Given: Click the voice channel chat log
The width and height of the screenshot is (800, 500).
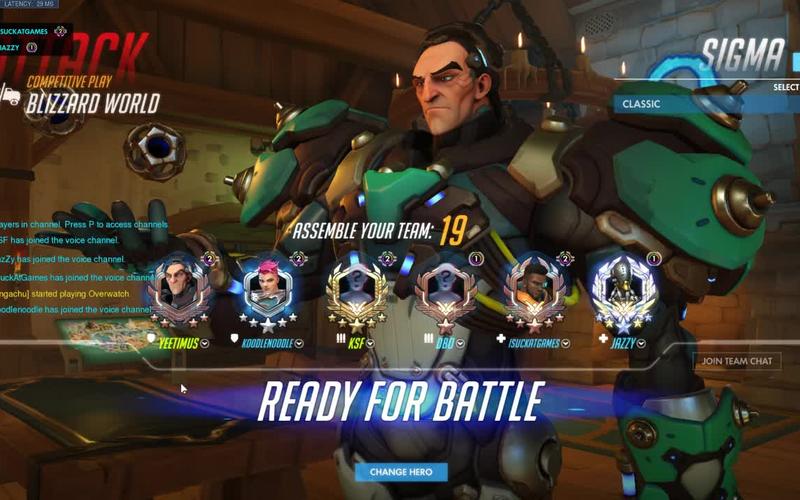Looking at the screenshot, I should [75, 267].
